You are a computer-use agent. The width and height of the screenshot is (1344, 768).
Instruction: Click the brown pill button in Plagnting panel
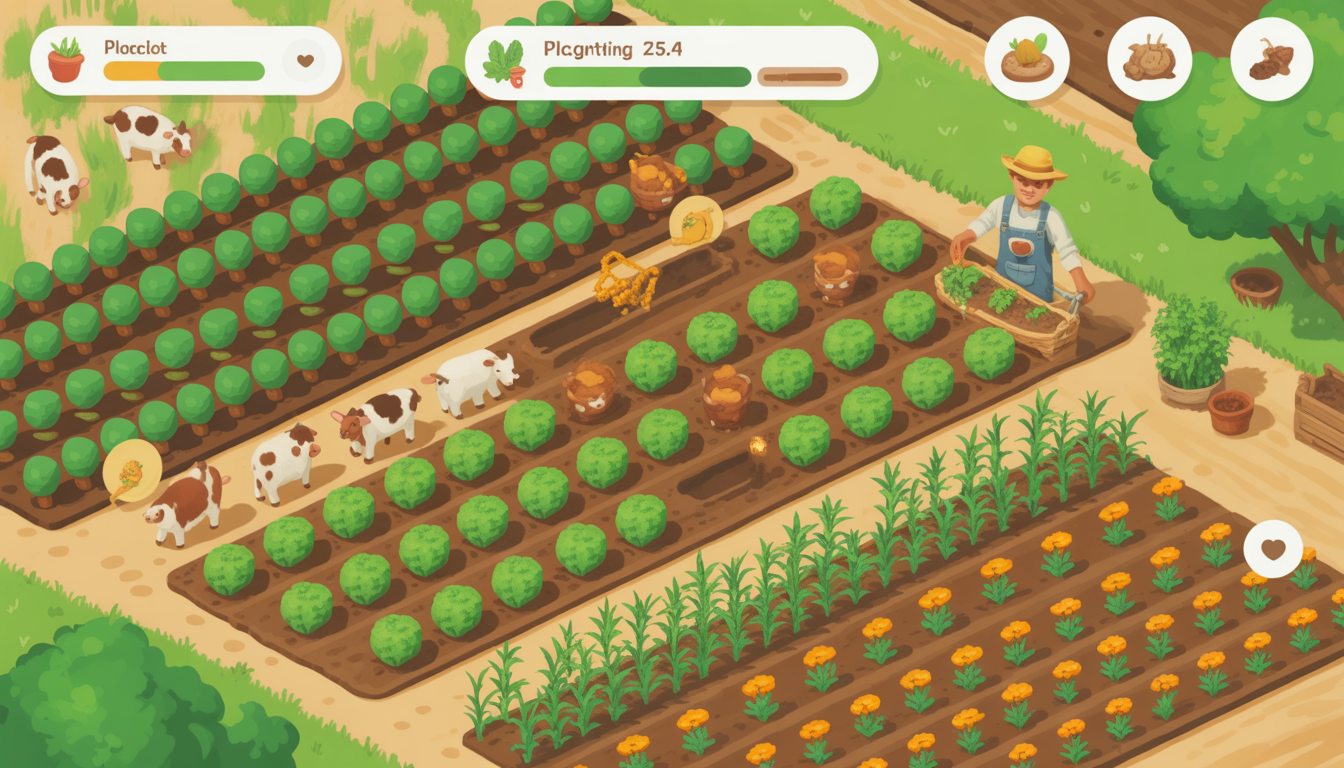[x=802, y=76]
